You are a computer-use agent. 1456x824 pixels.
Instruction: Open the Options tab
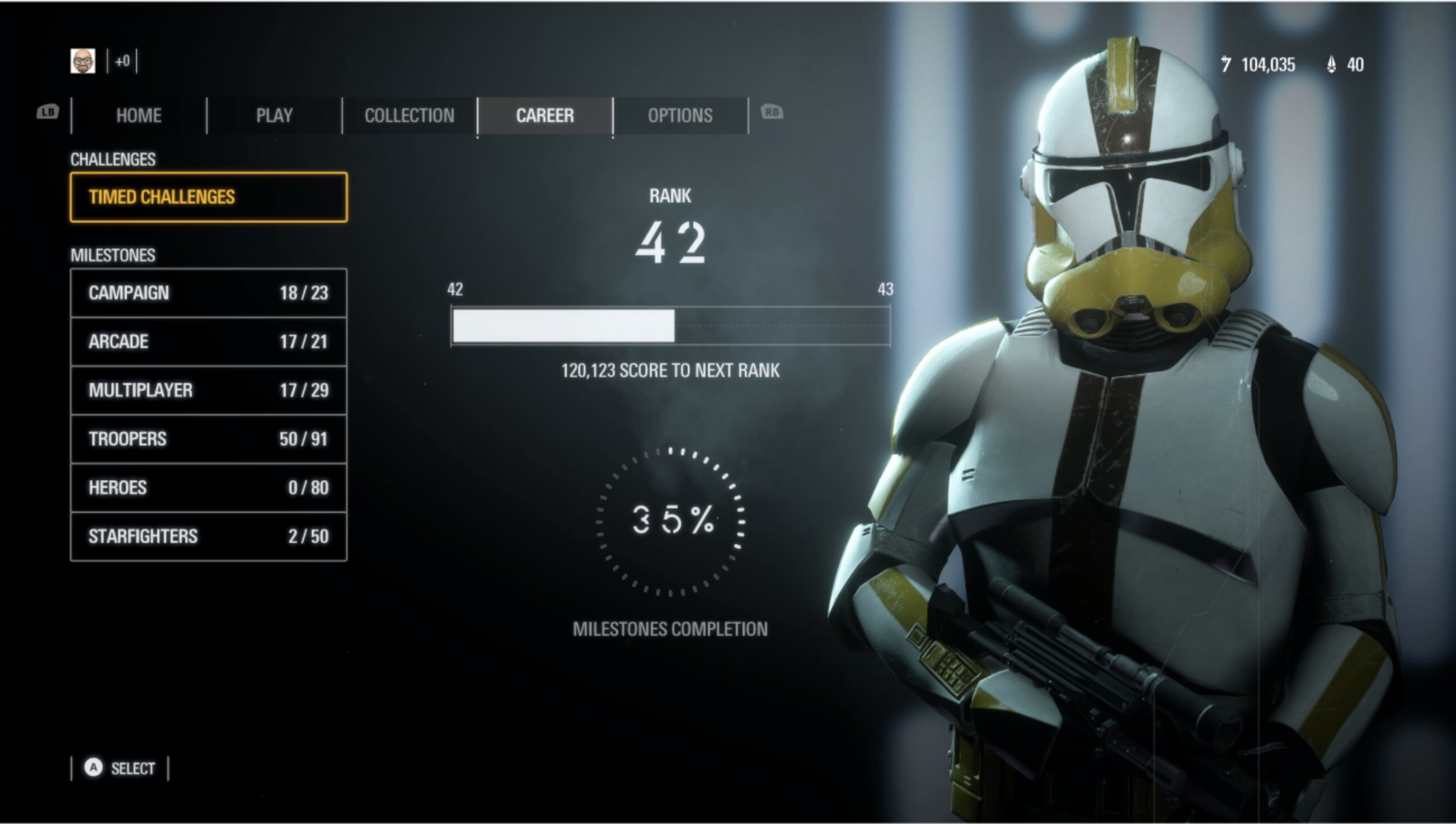pos(680,115)
